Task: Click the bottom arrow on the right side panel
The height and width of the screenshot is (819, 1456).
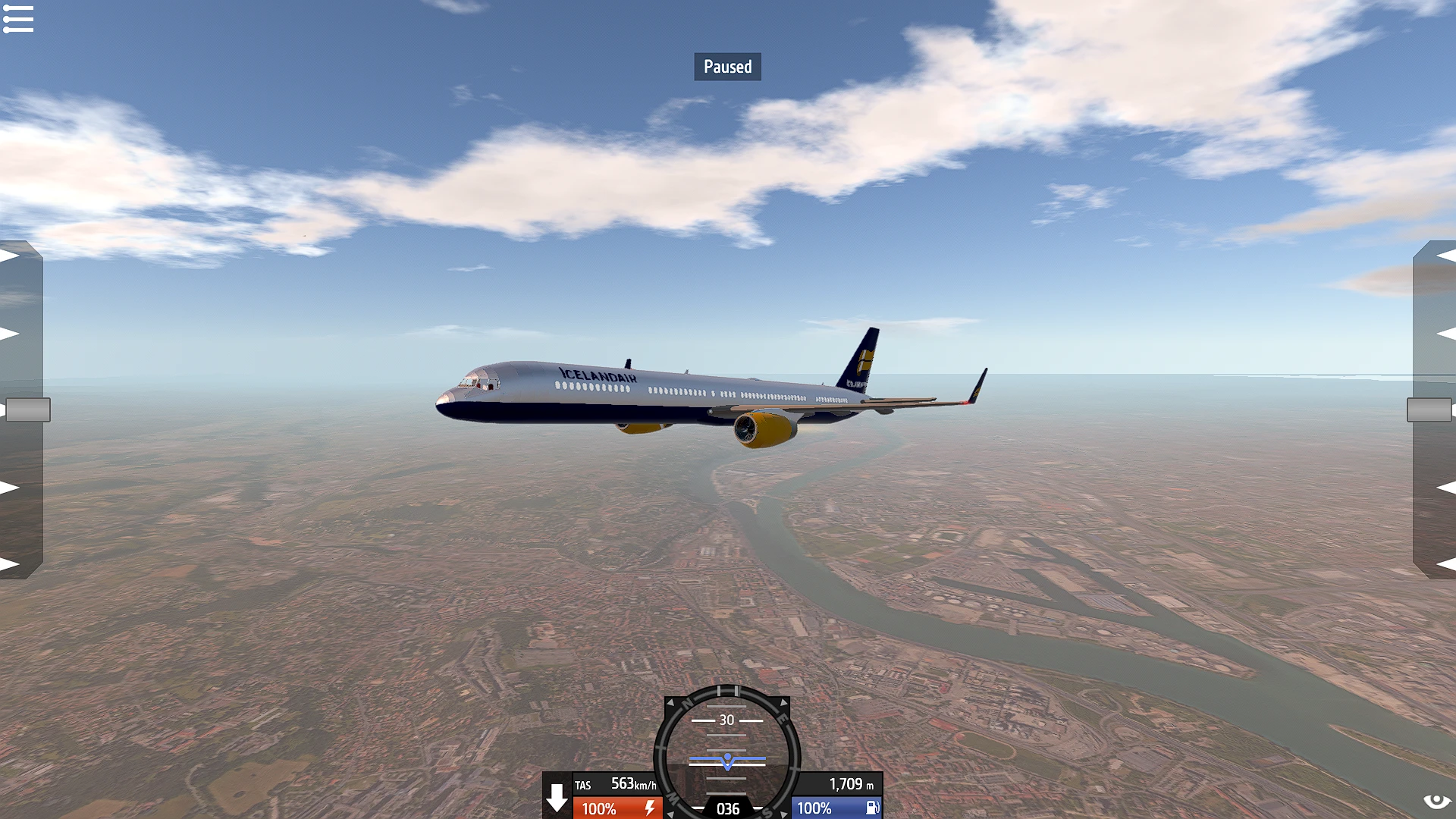Action: 1445,562
